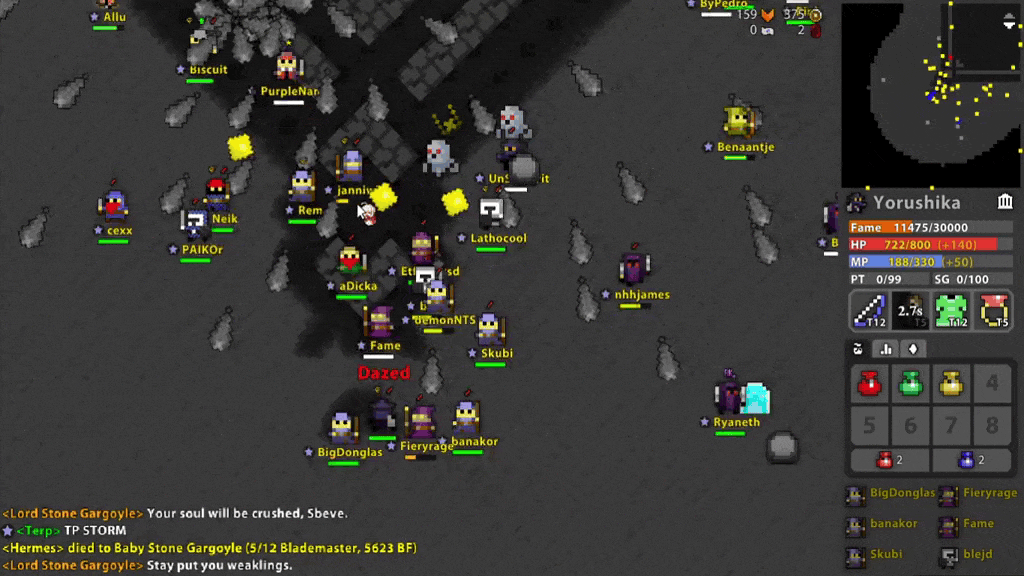Open the Nexus portal building icon
The image size is (1024, 576).
pyautogui.click(x=1004, y=203)
